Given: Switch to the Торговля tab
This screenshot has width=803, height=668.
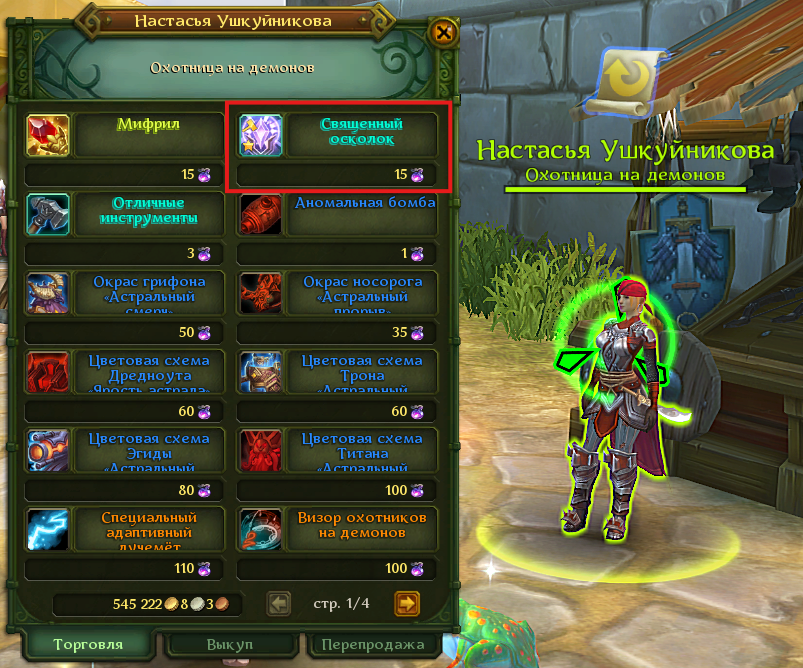Looking at the screenshot, I should click(x=88, y=645).
